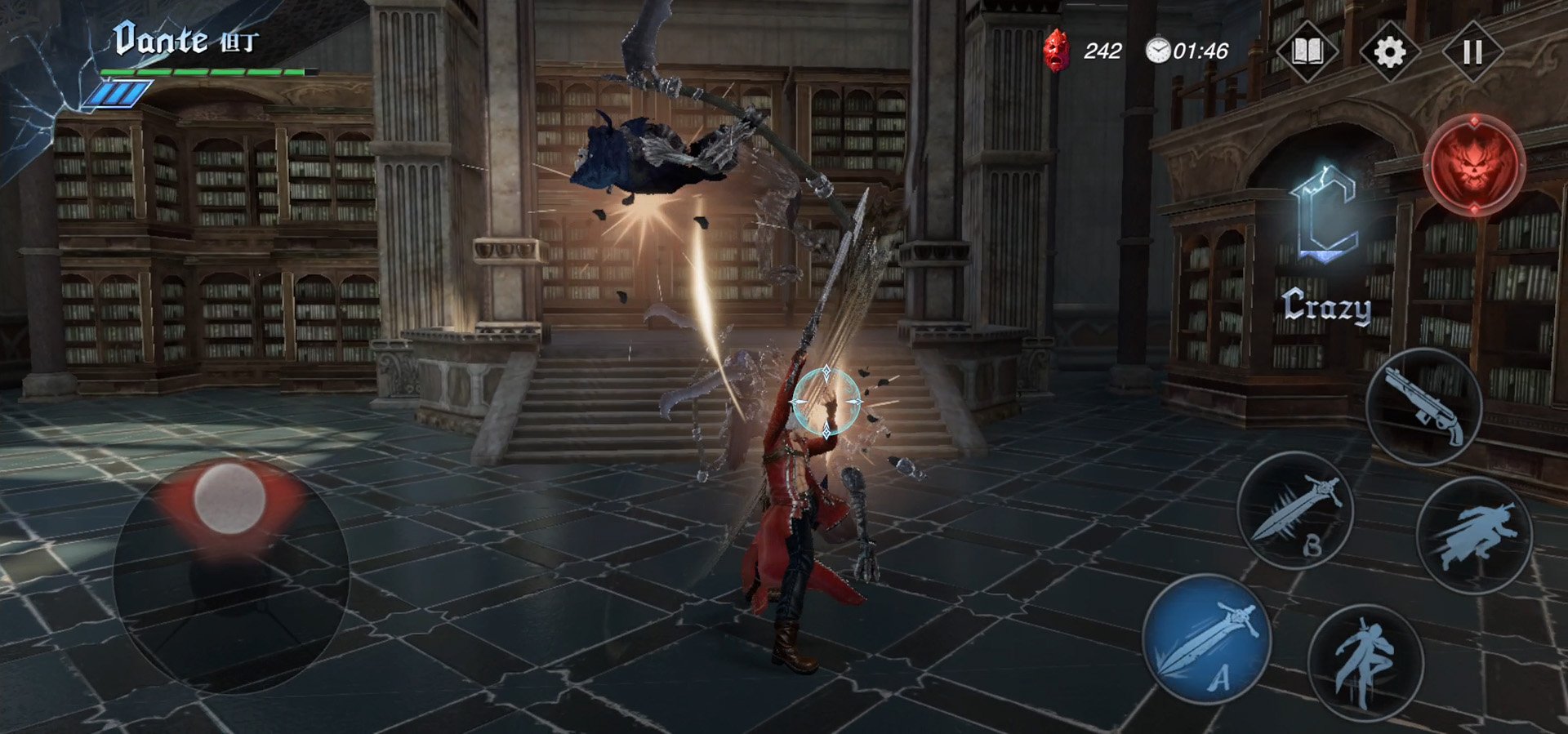Image resolution: width=1568 pixels, height=734 pixels.
Task: Expand Dante's character info nameplate
Action: click(x=163, y=41)
